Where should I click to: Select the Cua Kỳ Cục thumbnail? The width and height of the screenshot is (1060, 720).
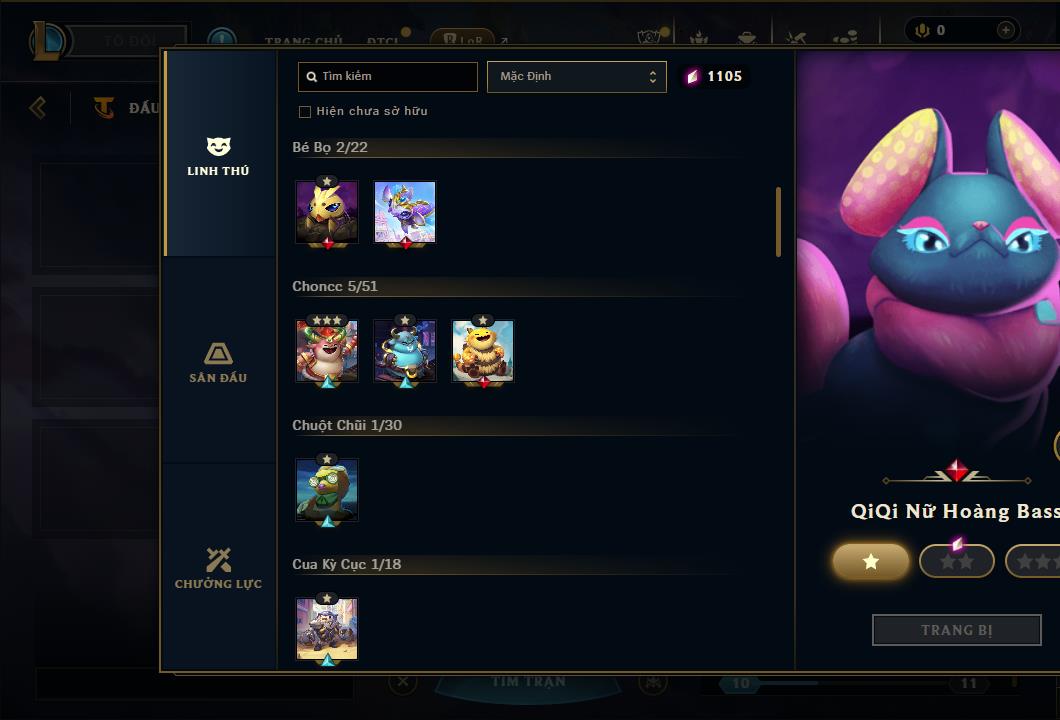[x=327, y=629]
